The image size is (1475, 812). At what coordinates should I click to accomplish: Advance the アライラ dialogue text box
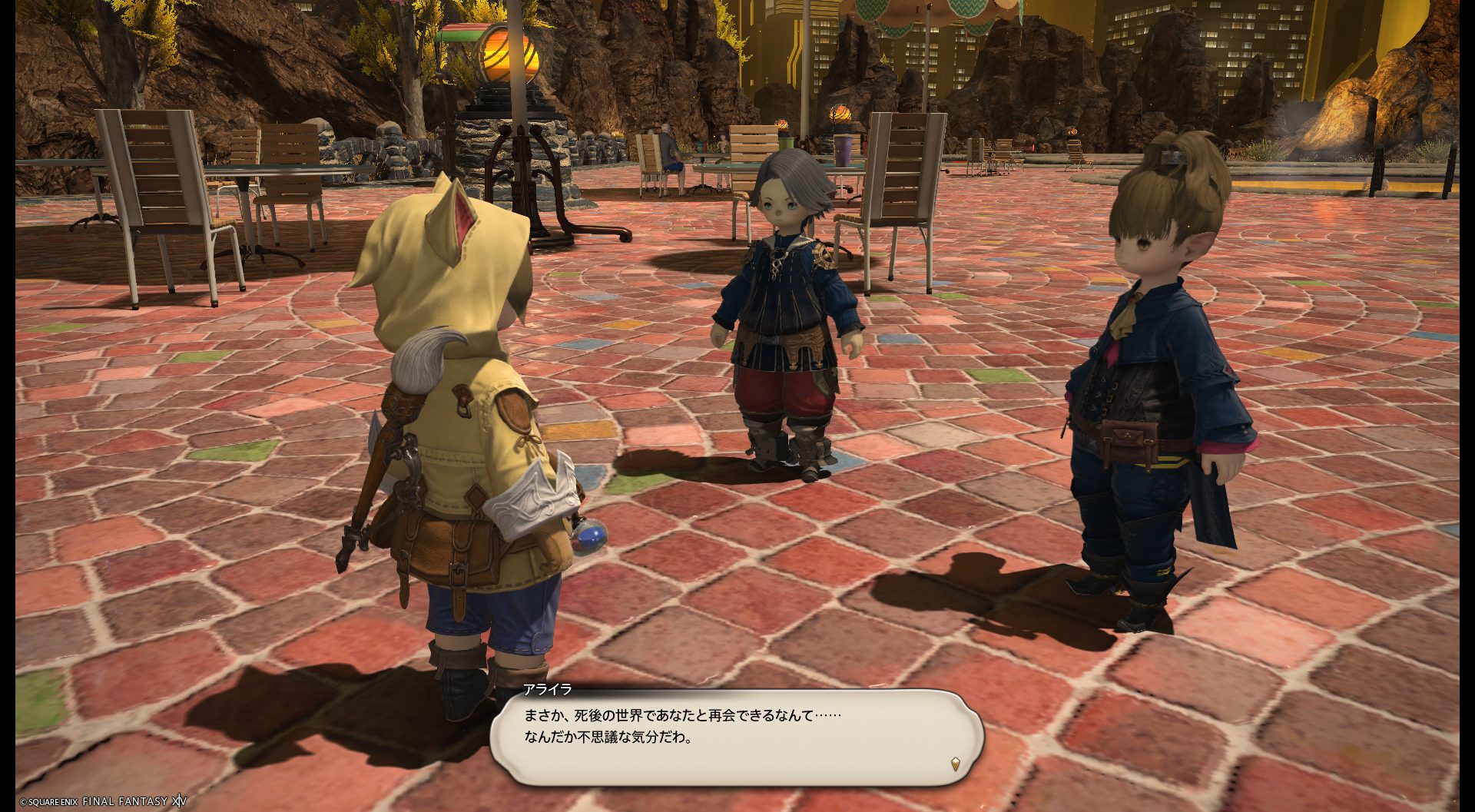click(x=736, y=734)
